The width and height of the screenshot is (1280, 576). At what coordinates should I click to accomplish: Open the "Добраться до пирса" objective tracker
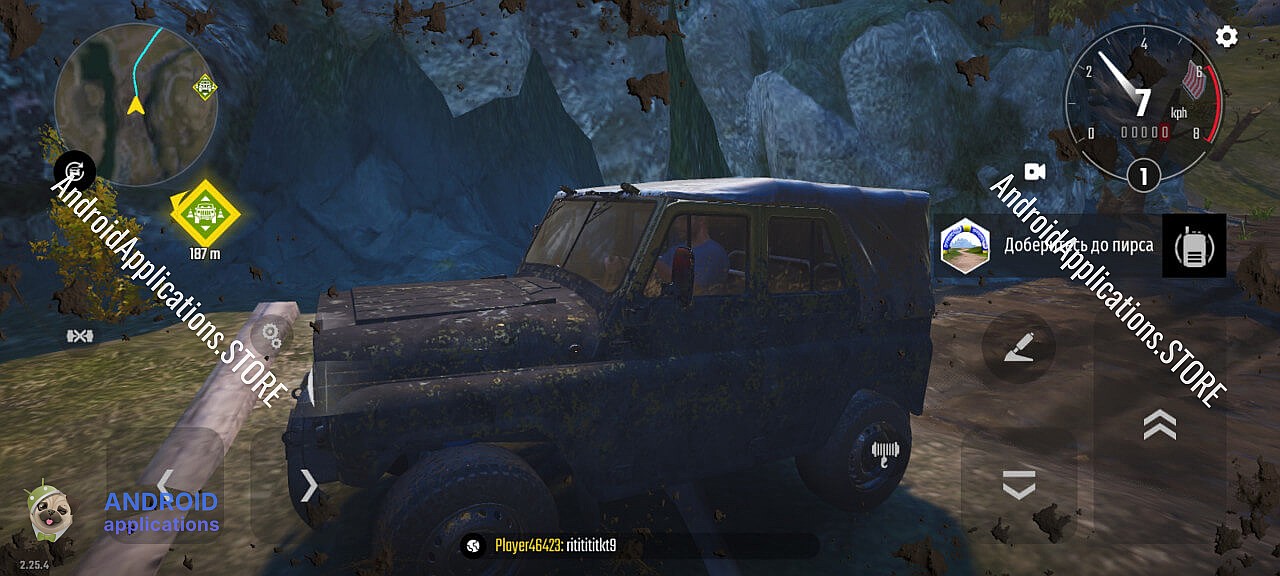[1050, 245]
